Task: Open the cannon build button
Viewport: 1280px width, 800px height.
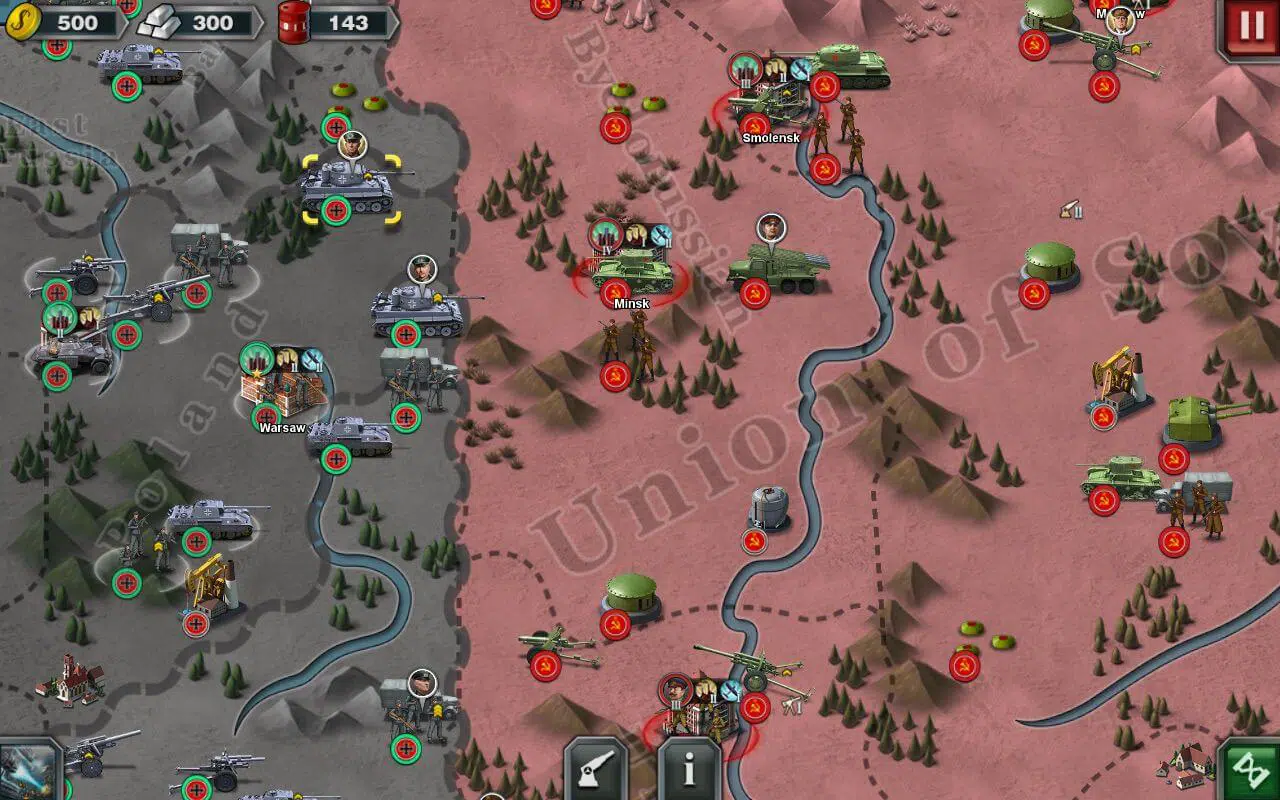Action: [x=596, y=771]
